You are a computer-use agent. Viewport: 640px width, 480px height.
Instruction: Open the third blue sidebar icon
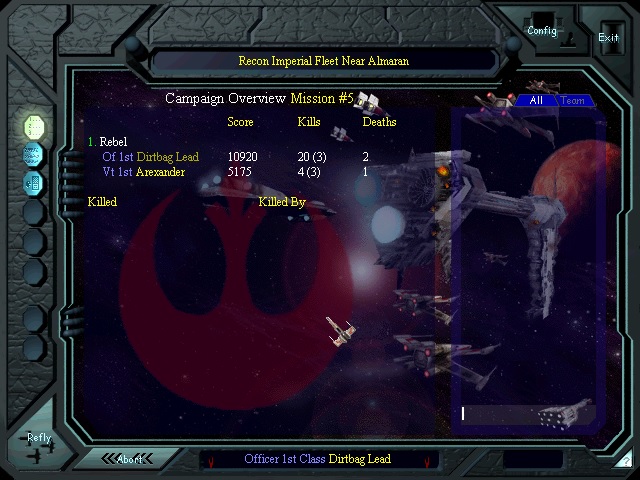click(34, 183)
